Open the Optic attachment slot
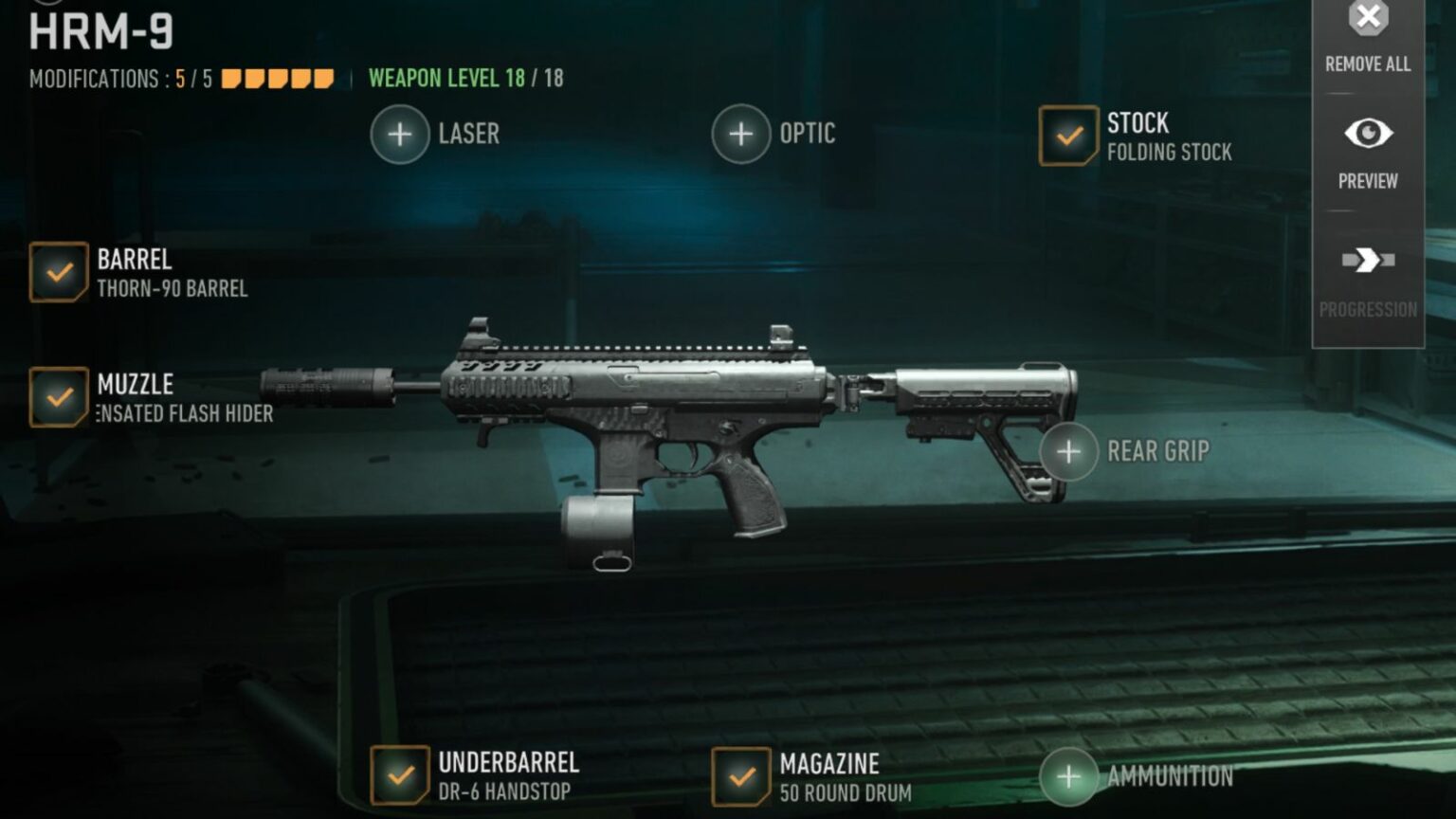The image size is (1456, 819). [740, 134]
